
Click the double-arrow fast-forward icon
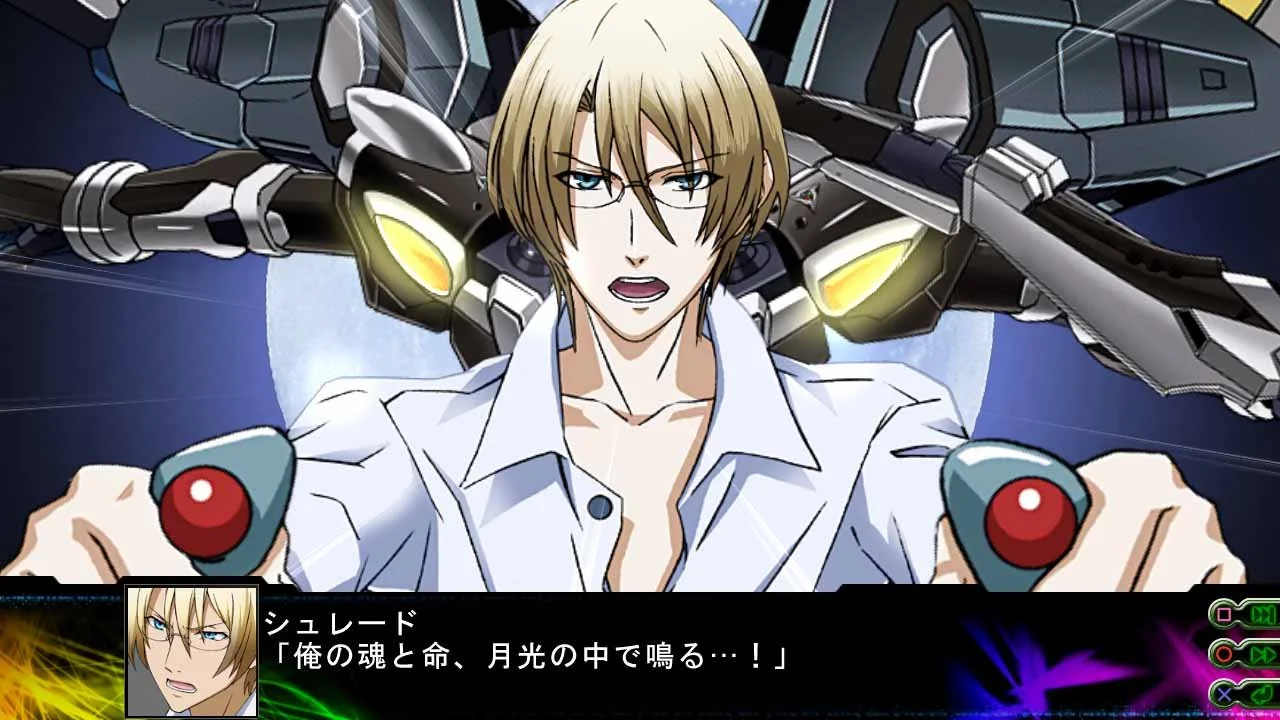(x=1263, y=654)
